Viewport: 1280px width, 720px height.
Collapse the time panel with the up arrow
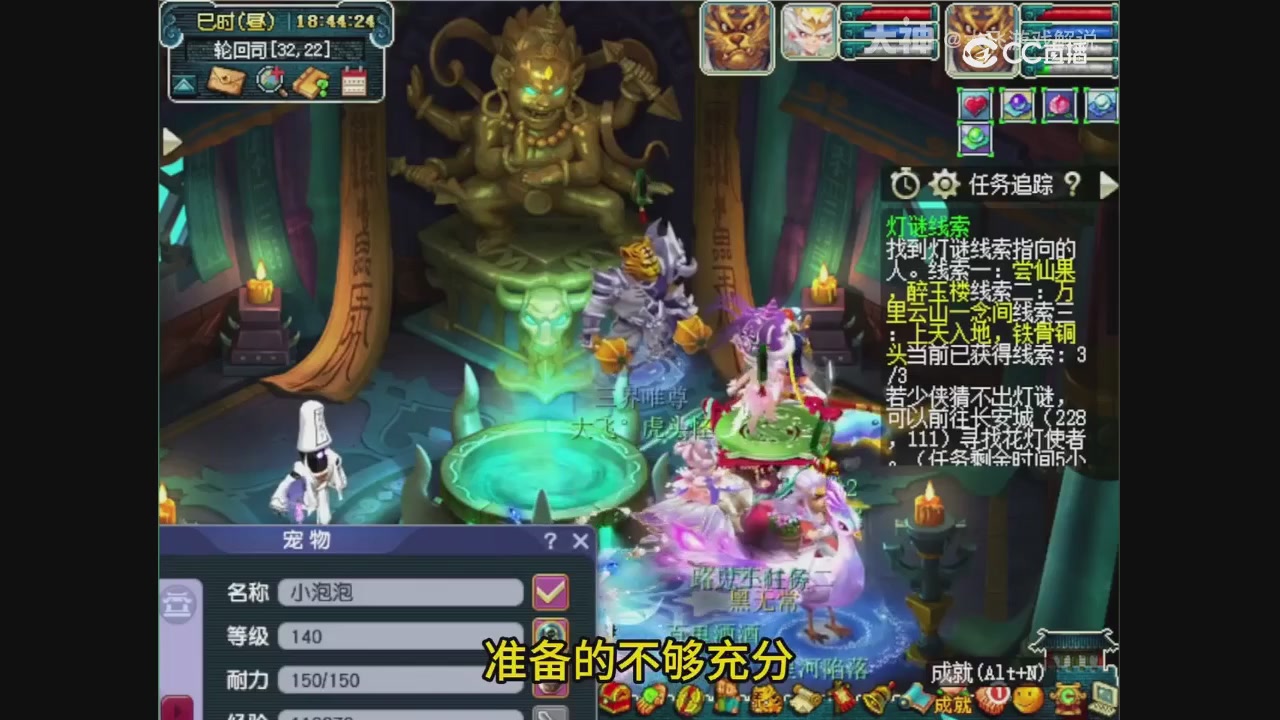[x=183, y=85]
